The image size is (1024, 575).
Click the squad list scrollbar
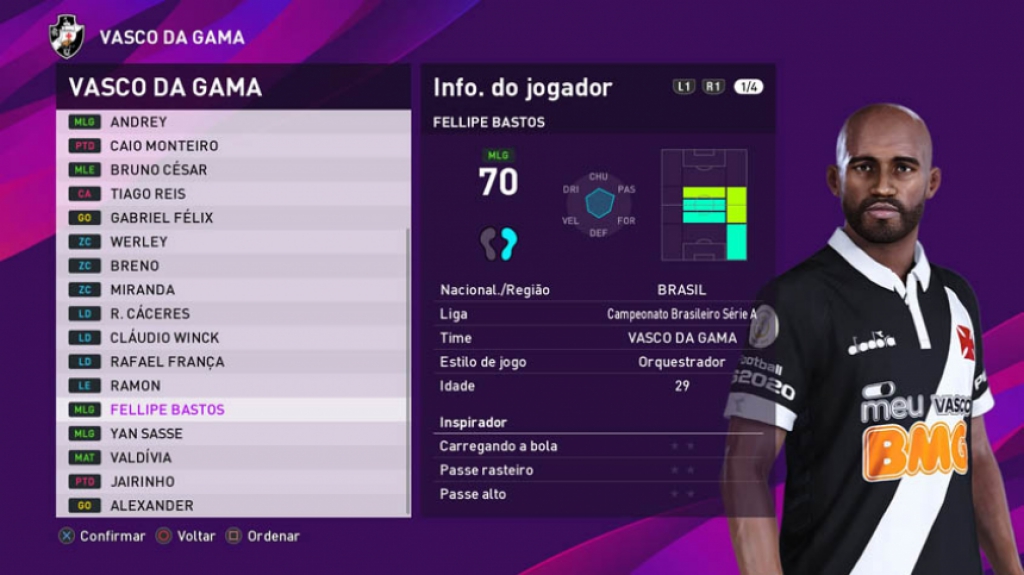pyautogui.click(x=407, y=370)
